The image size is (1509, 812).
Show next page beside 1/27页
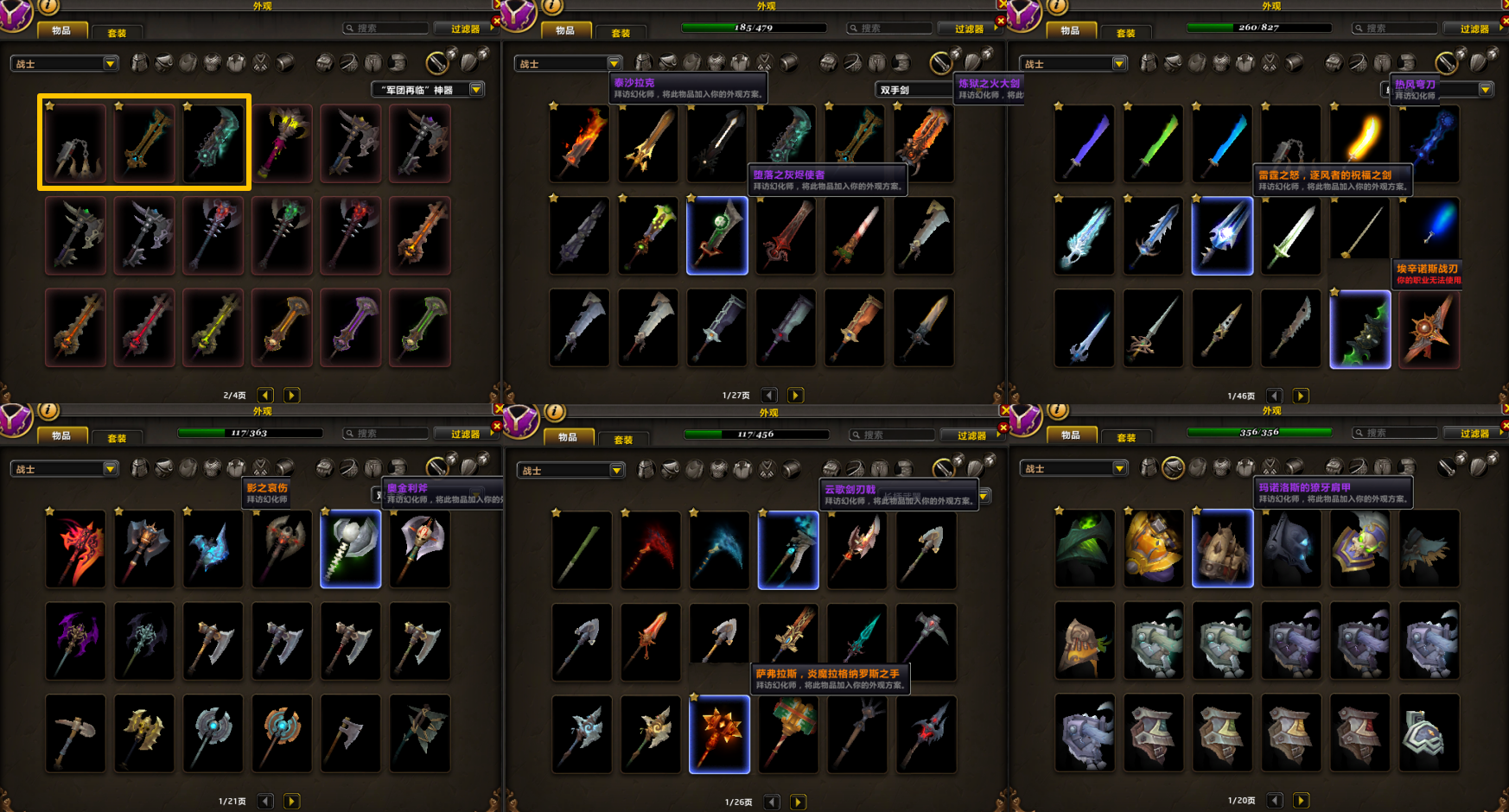796,396
